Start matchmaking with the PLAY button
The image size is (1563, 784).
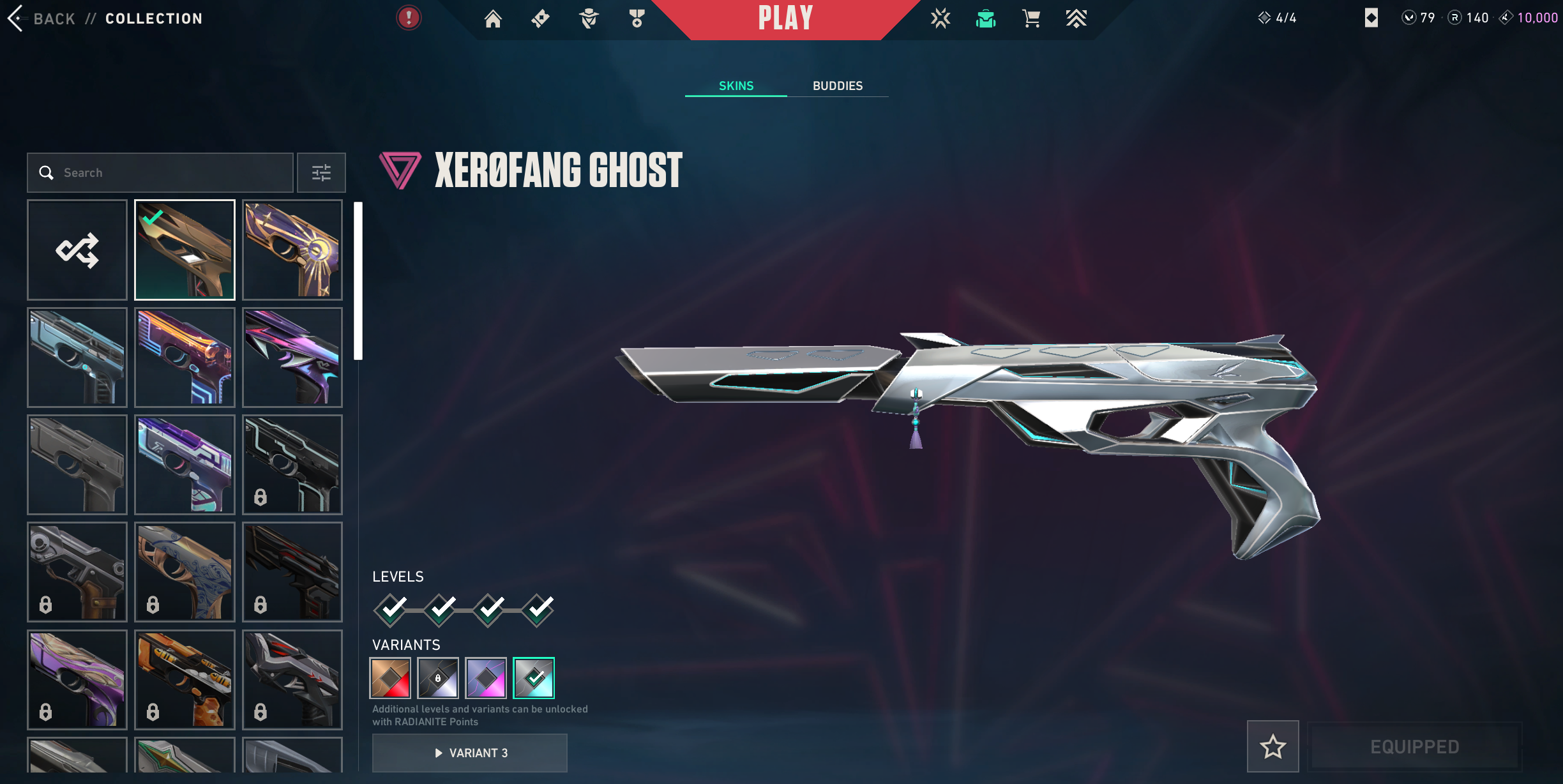[785, 19]
